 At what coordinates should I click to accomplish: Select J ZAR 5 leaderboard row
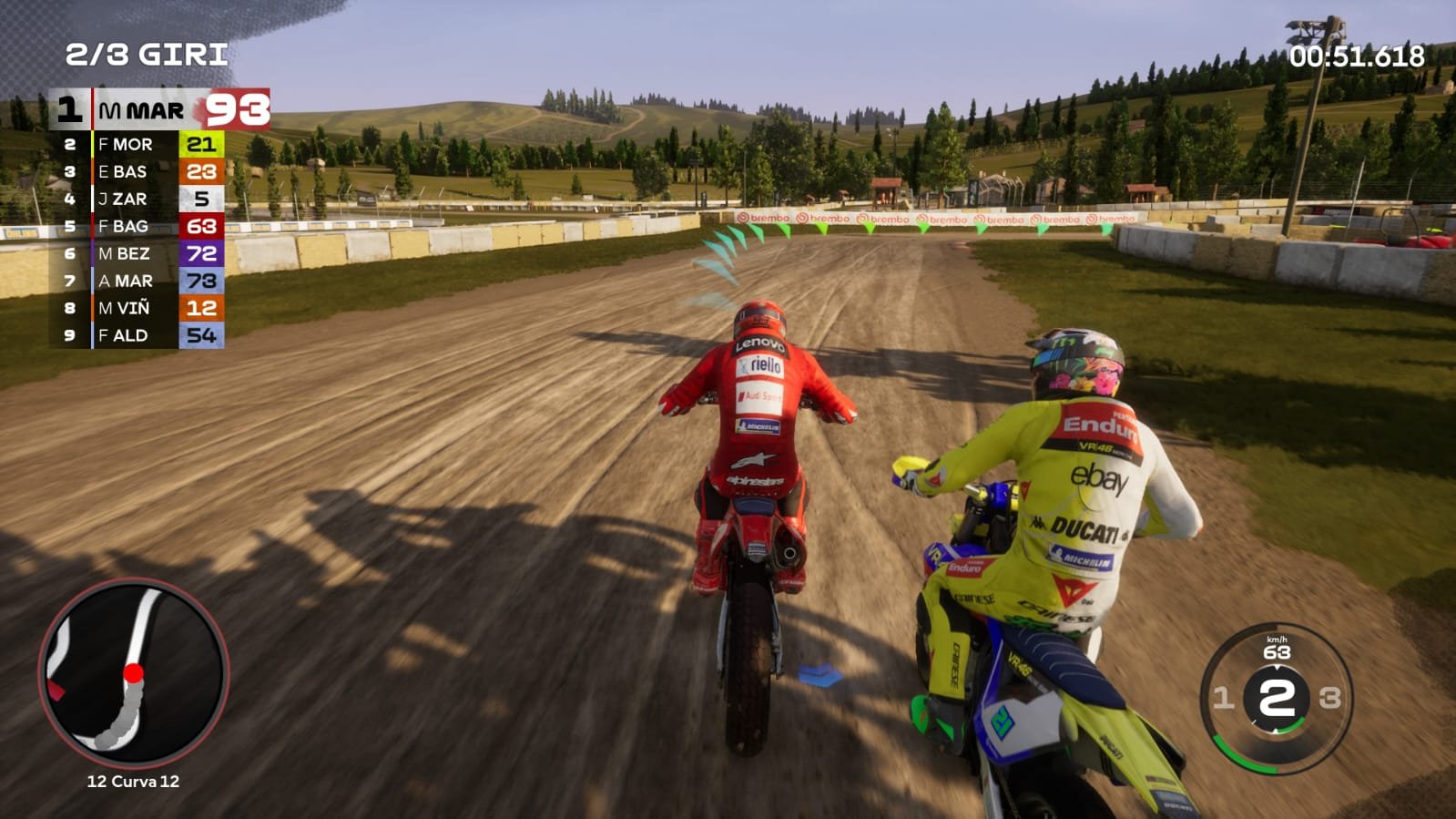click(x=138, y=199)
